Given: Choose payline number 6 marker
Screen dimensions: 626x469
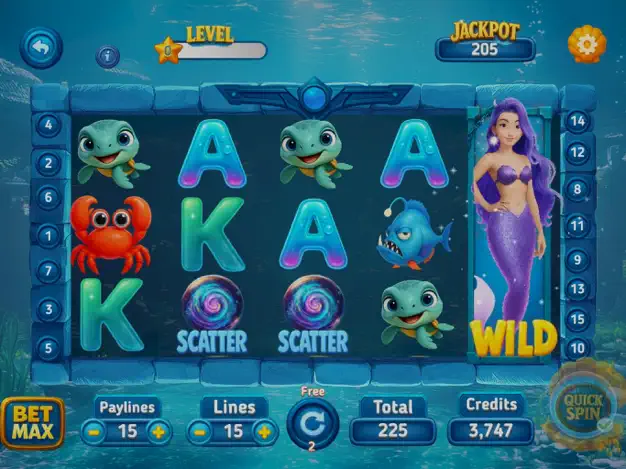Looking at the screenshot, I should click(x=48, y=197).
